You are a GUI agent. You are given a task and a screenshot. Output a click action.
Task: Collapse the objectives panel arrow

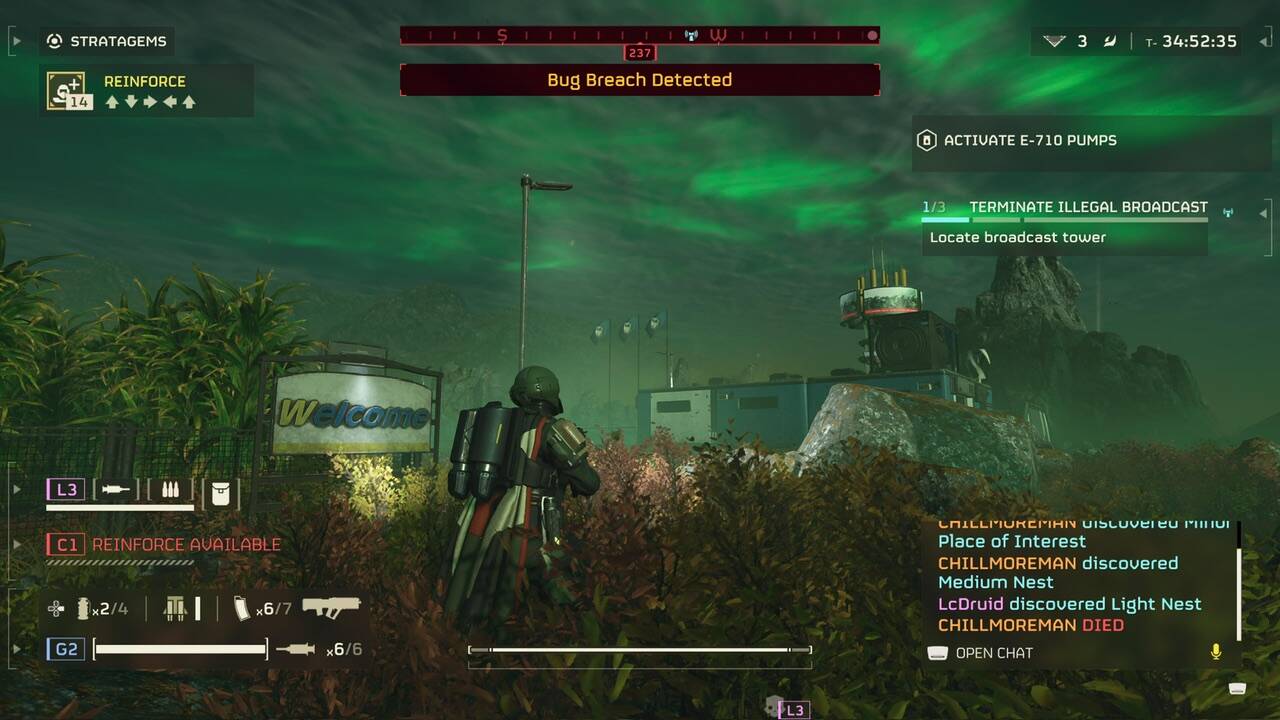(1263, 212)
